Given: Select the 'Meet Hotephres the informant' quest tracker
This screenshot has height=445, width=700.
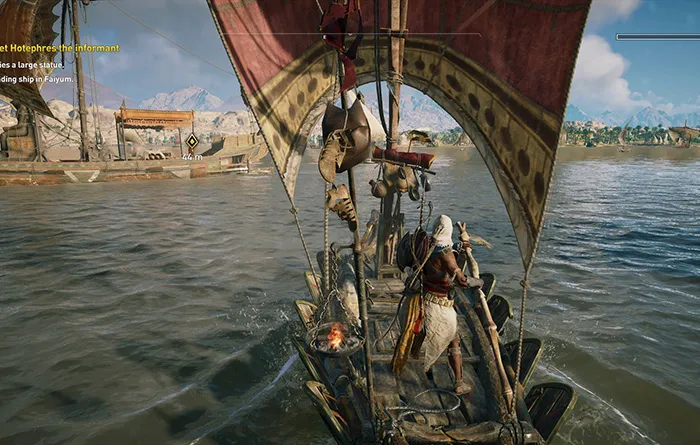Looking at the screenshot, I should click(60, 48).
